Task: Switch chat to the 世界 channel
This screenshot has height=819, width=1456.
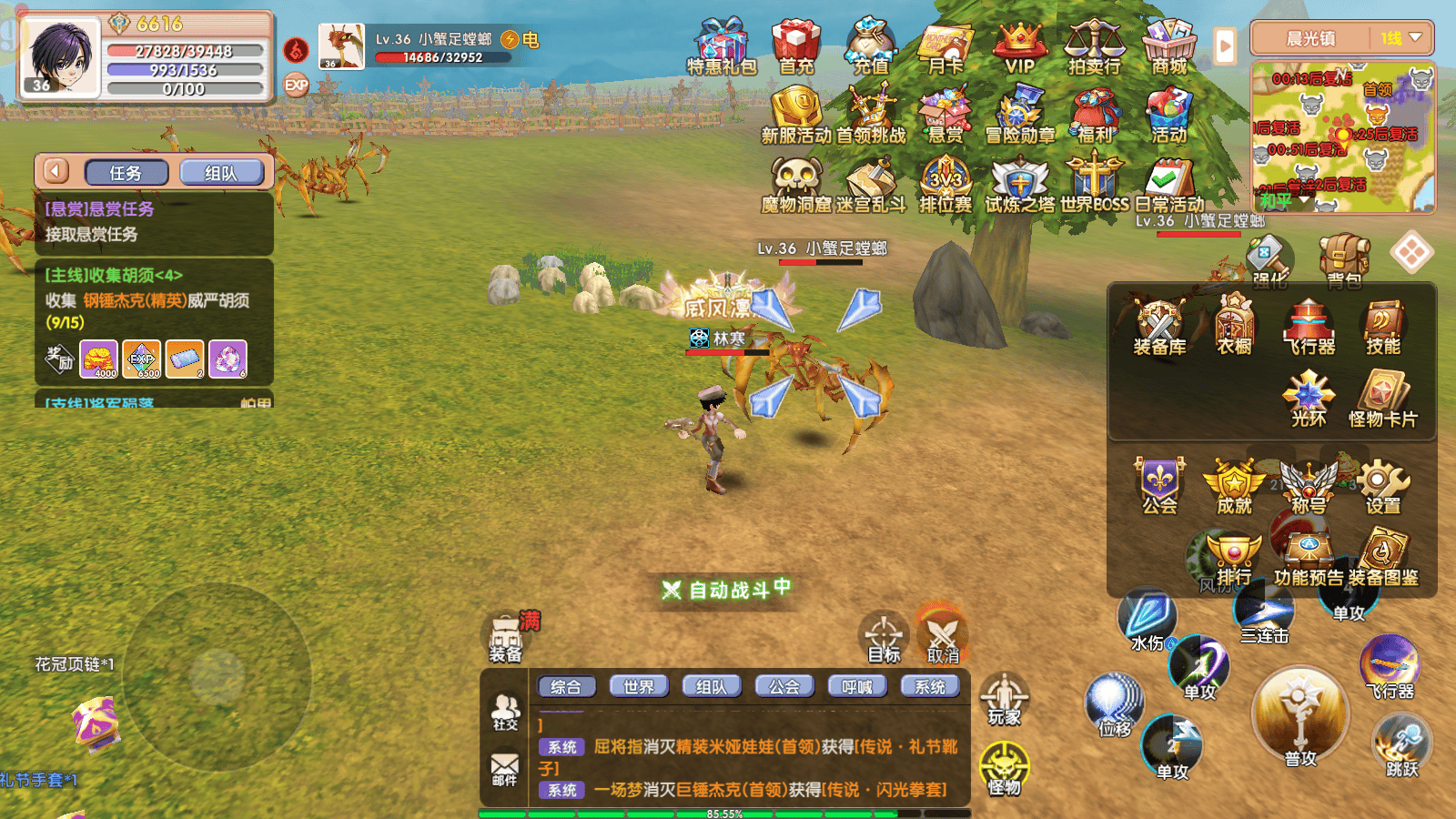Action: [638, 687]
